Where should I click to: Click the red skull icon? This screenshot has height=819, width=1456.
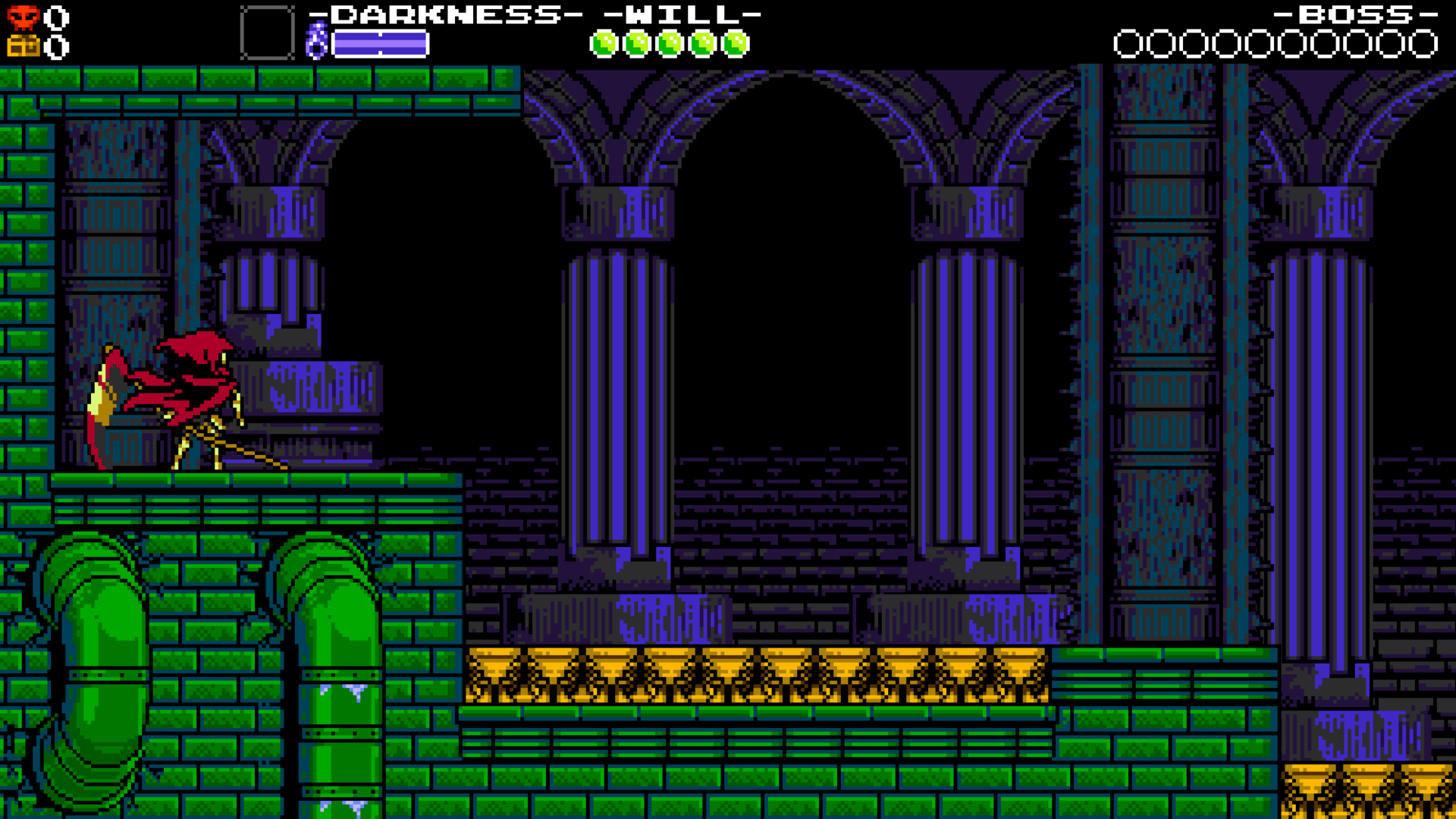point(23,17)
